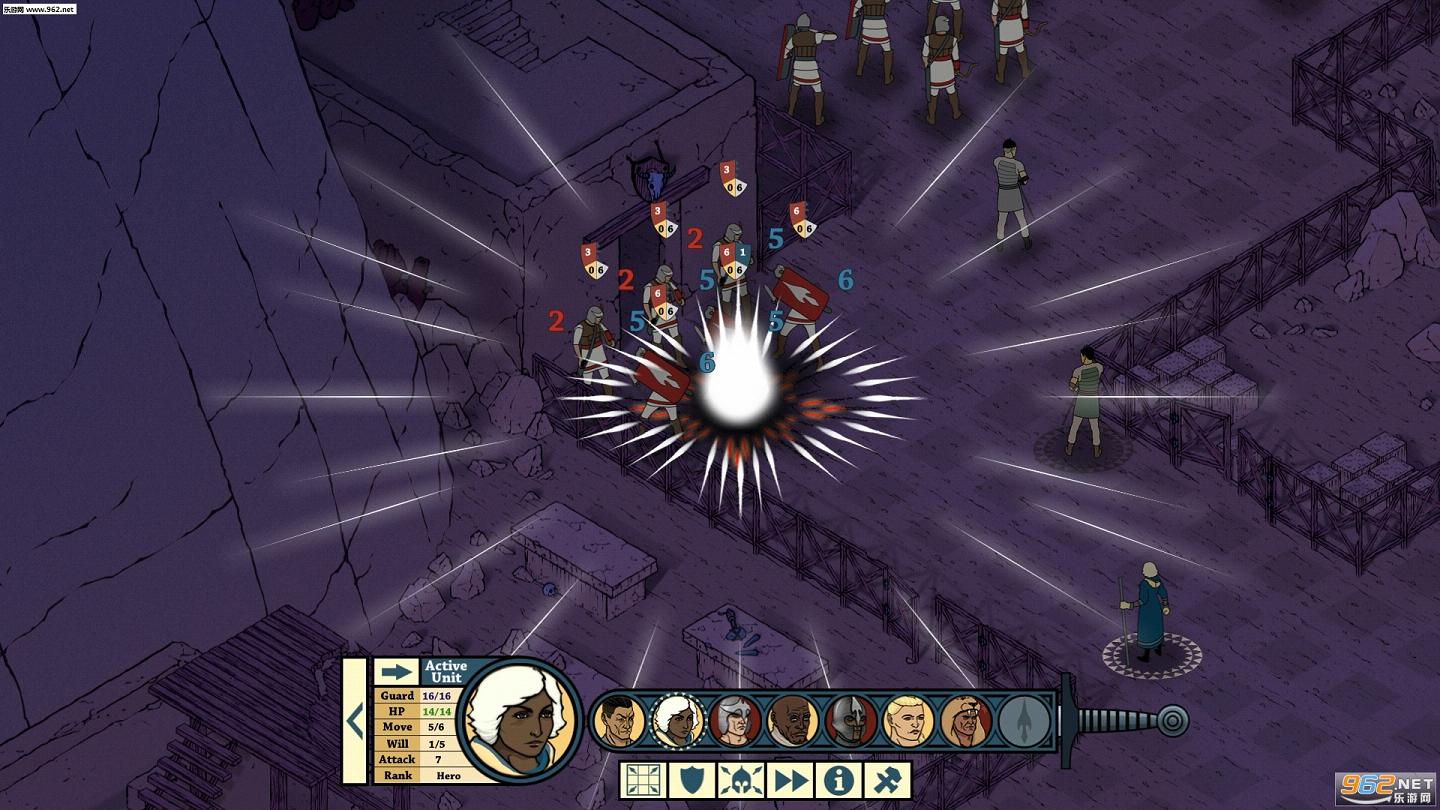
Task: Select the dark-haired man's turn order portrait
Action: (619, 721)
